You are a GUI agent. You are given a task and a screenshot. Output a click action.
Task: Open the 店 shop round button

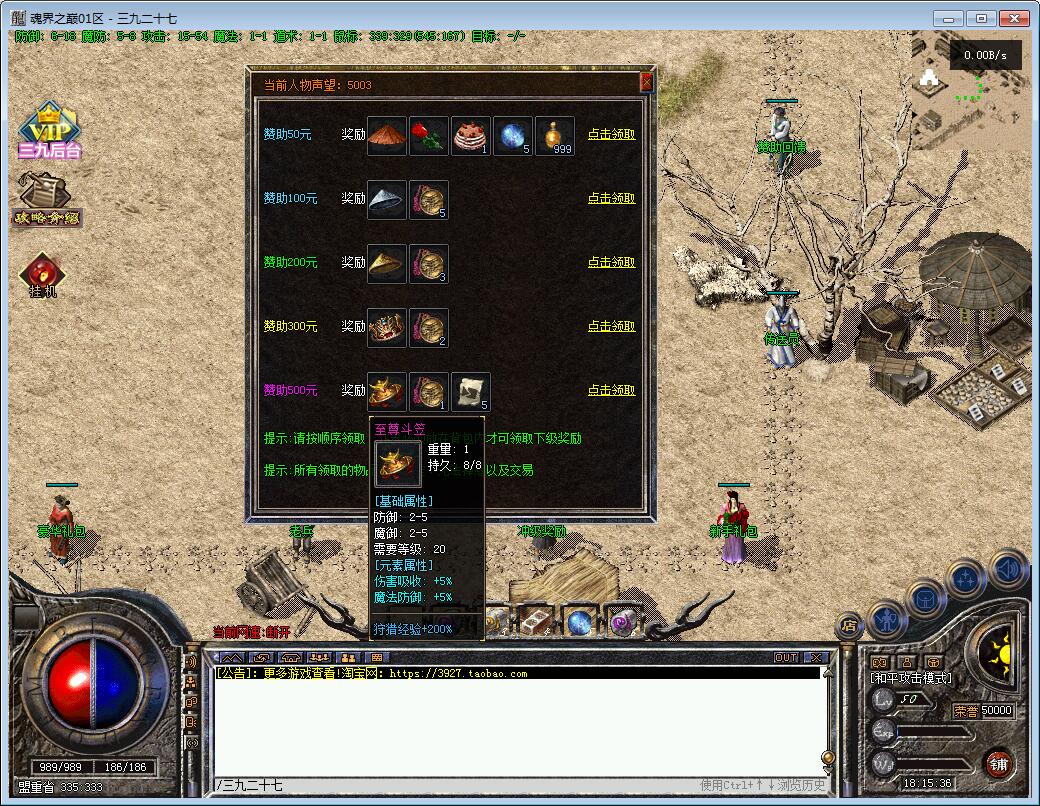pyautogui.click(x=848, y=626)
